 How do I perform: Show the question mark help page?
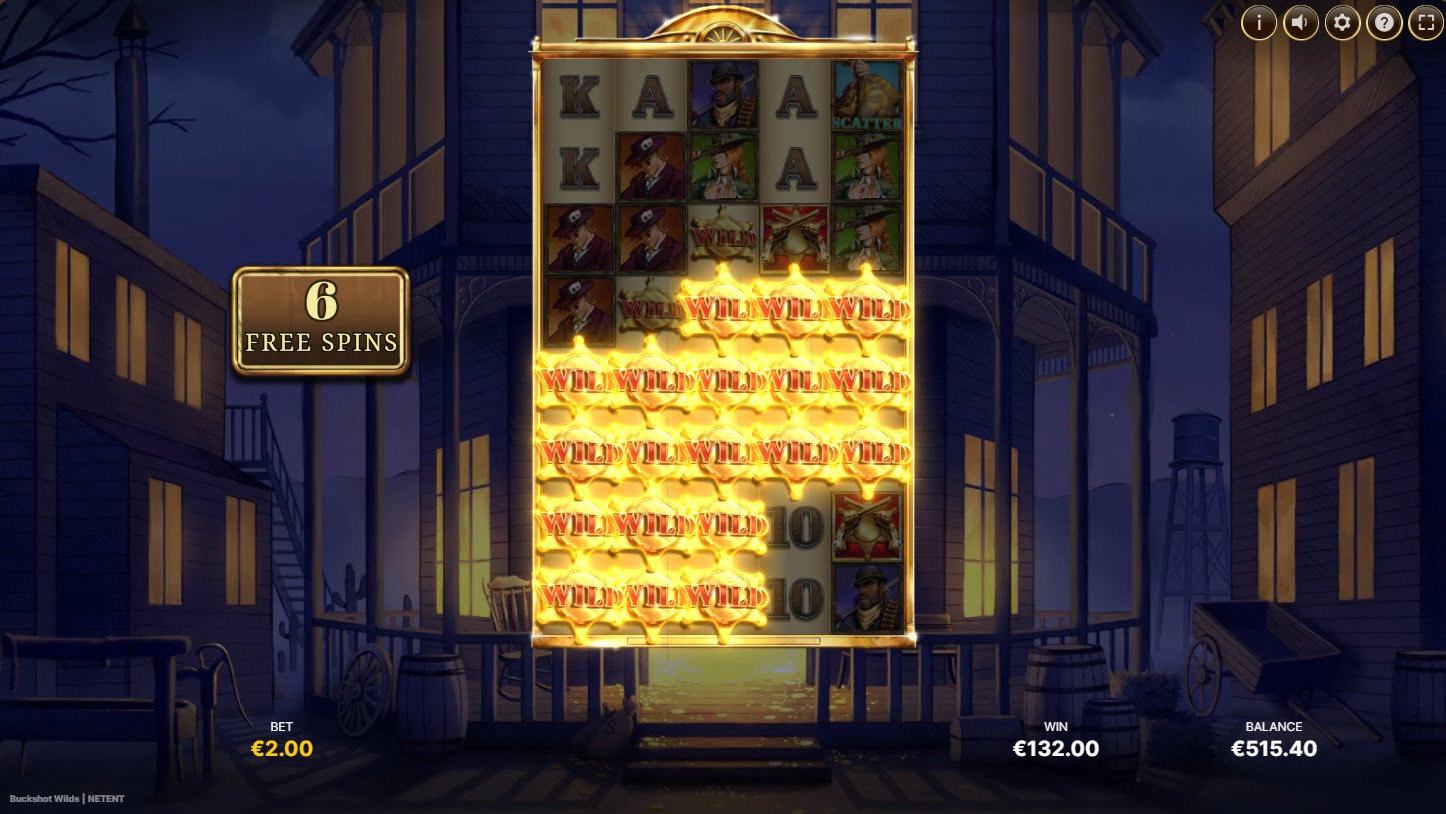1384,22
